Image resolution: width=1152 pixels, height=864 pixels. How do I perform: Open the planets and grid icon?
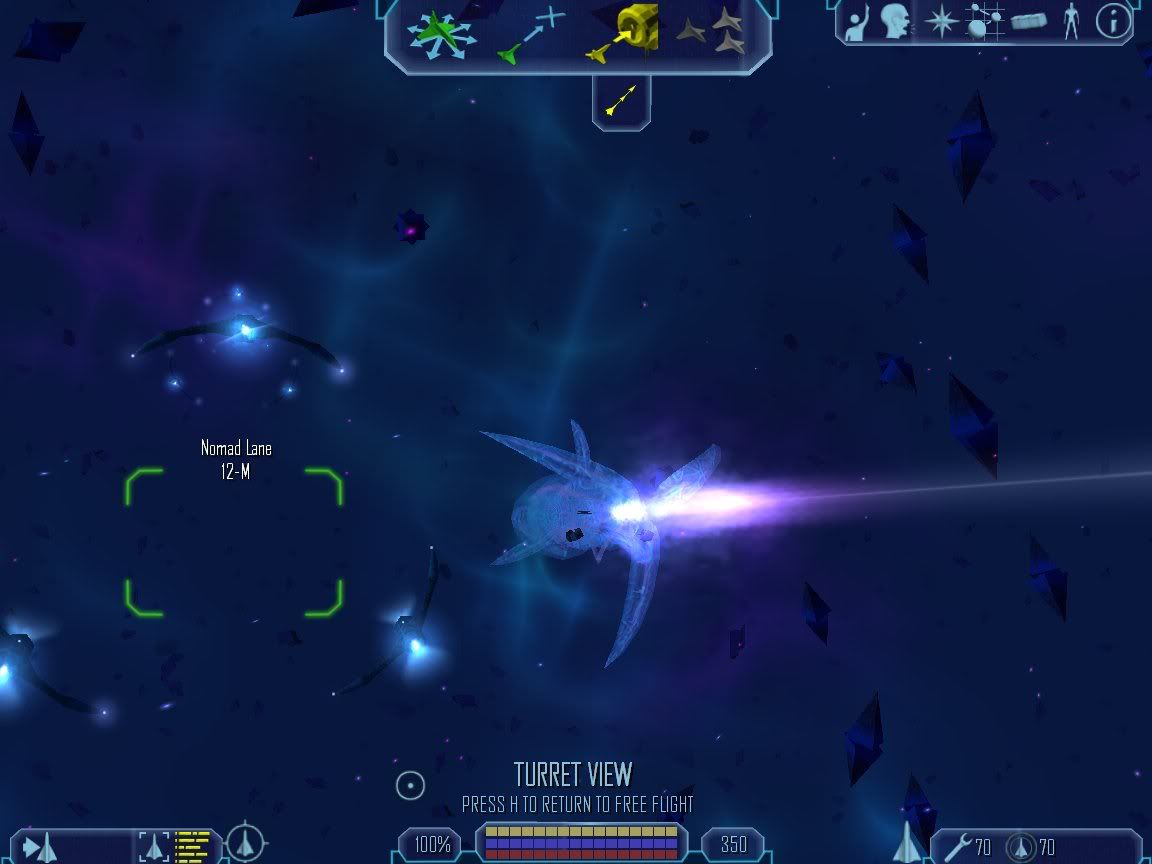pyautogui.click(x=984, y=22)
